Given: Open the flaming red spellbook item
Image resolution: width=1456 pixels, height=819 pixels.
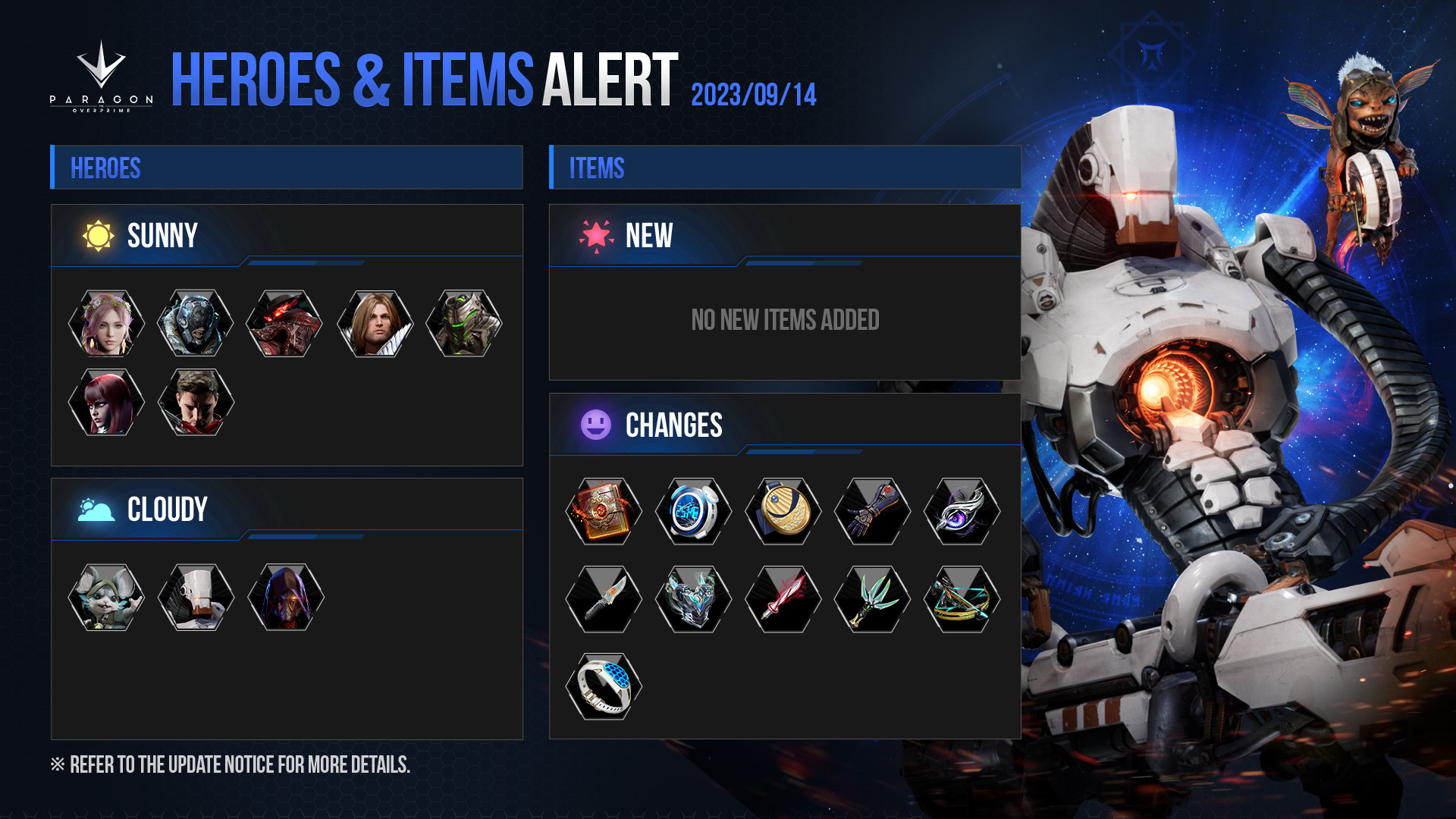Looking at the screenshot, I should [604, 511].
